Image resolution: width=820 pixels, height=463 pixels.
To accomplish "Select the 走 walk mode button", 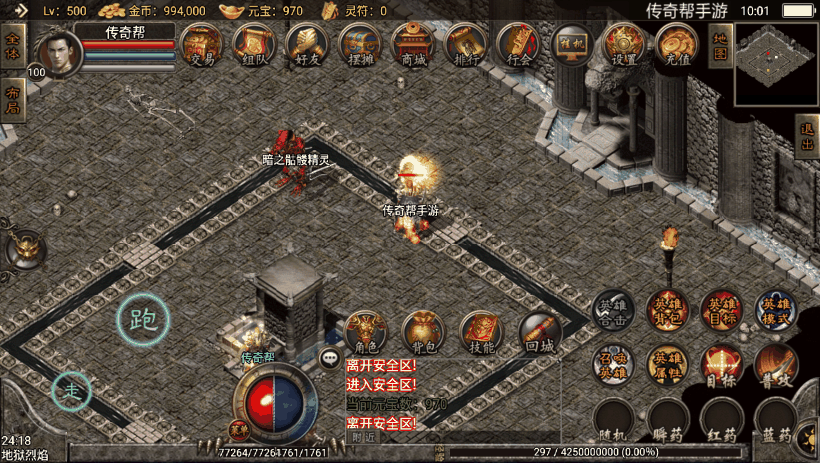I will 72,389.
